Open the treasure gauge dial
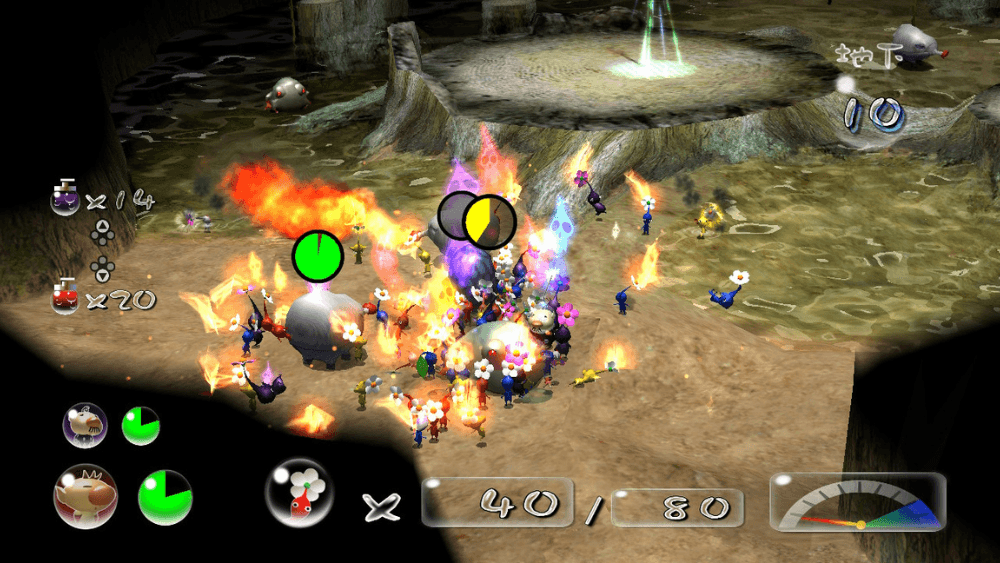1000x563 pixels. (x=859, y=503)
